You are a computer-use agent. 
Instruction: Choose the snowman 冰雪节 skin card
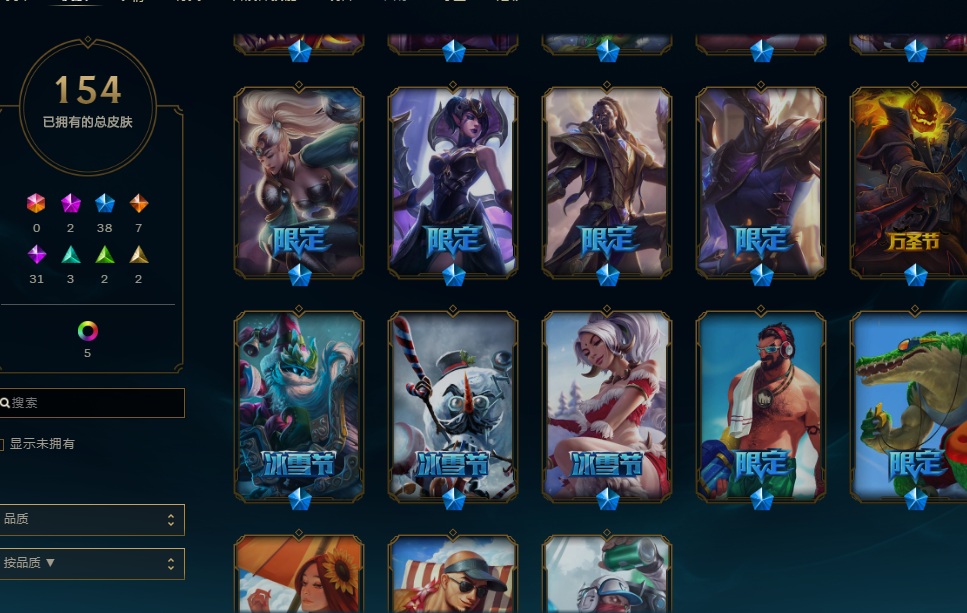click(453, 405)
